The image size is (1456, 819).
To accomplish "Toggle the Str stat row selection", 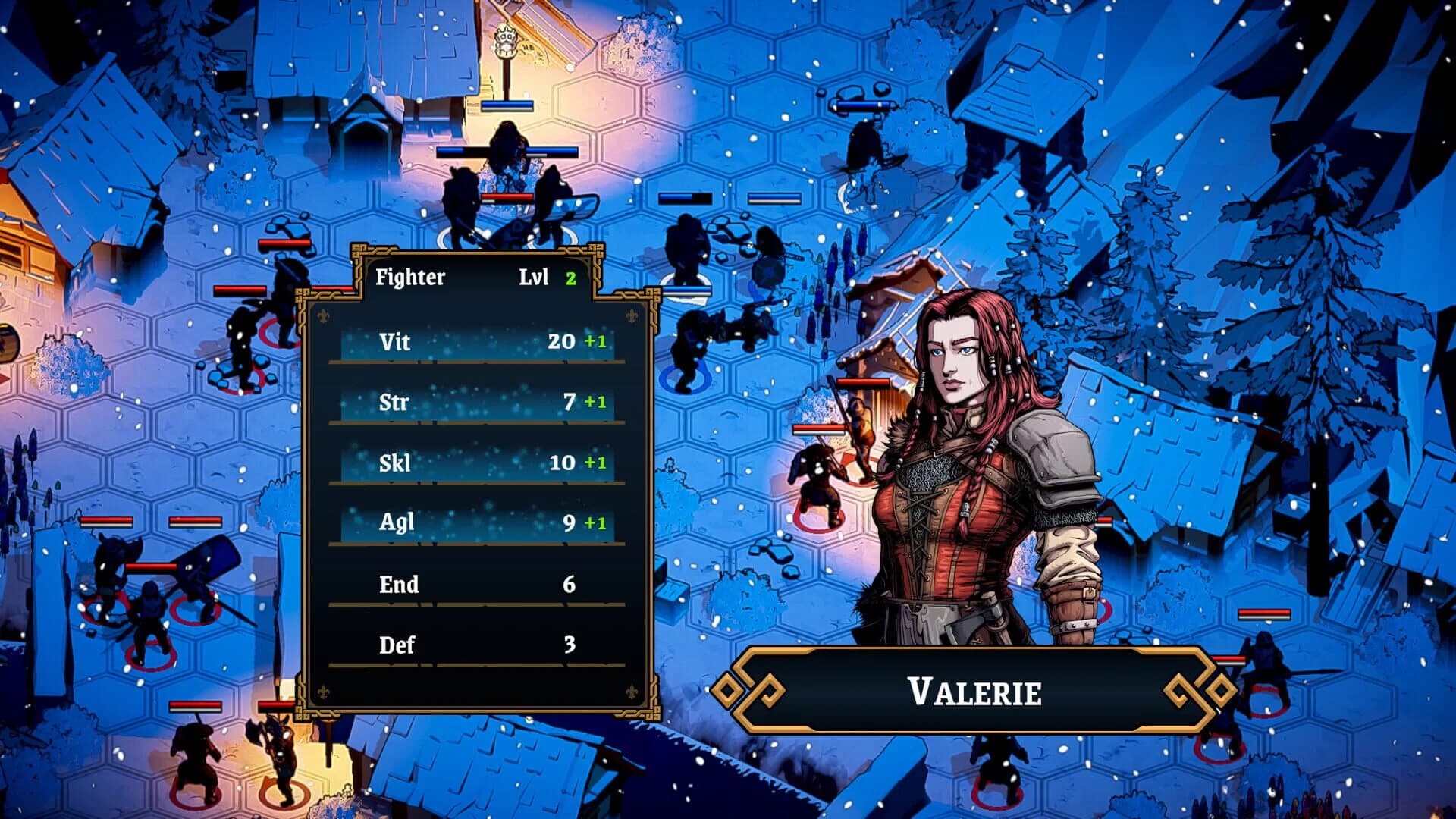I will pos(478,403).
